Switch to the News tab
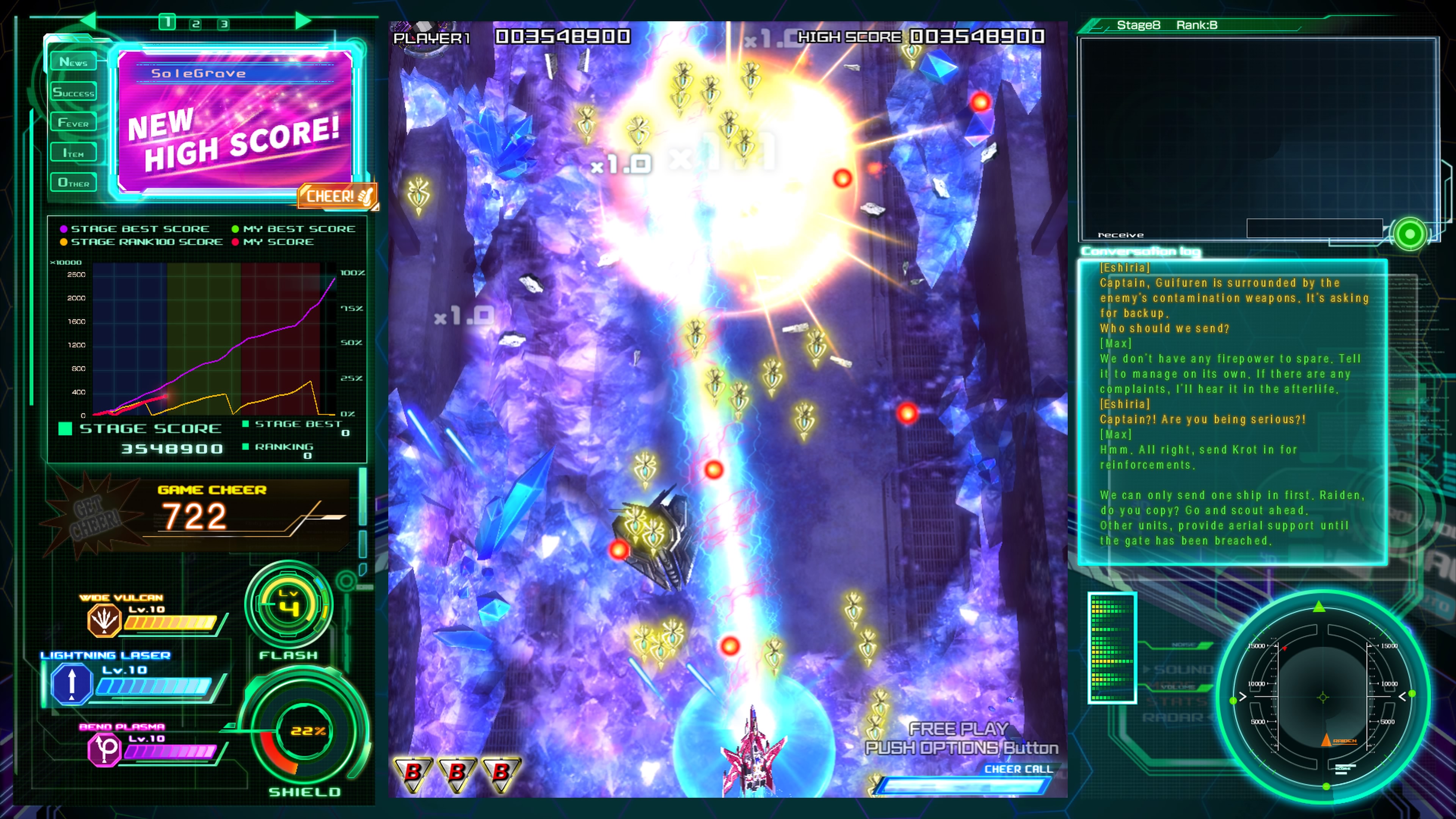Screen dimensions: 1456x819 pos(74,61)
